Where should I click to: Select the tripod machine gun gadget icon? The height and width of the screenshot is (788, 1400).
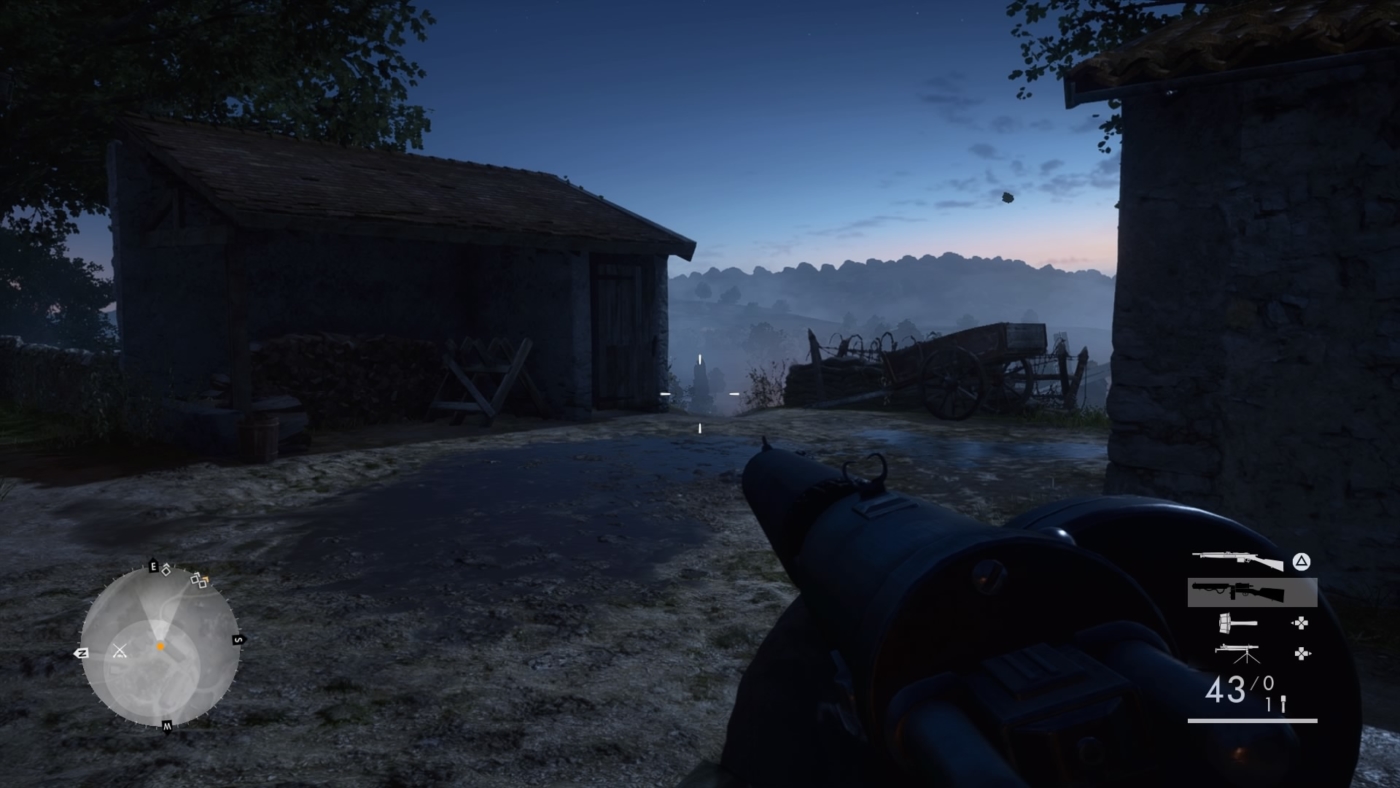1238,652
